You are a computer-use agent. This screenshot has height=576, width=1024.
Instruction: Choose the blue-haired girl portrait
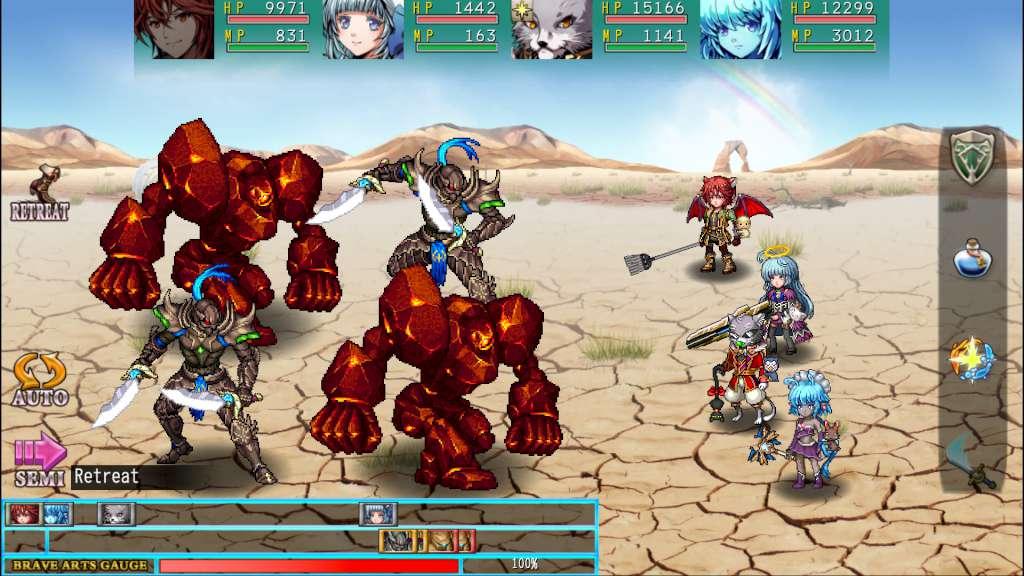tap(740, 29)
